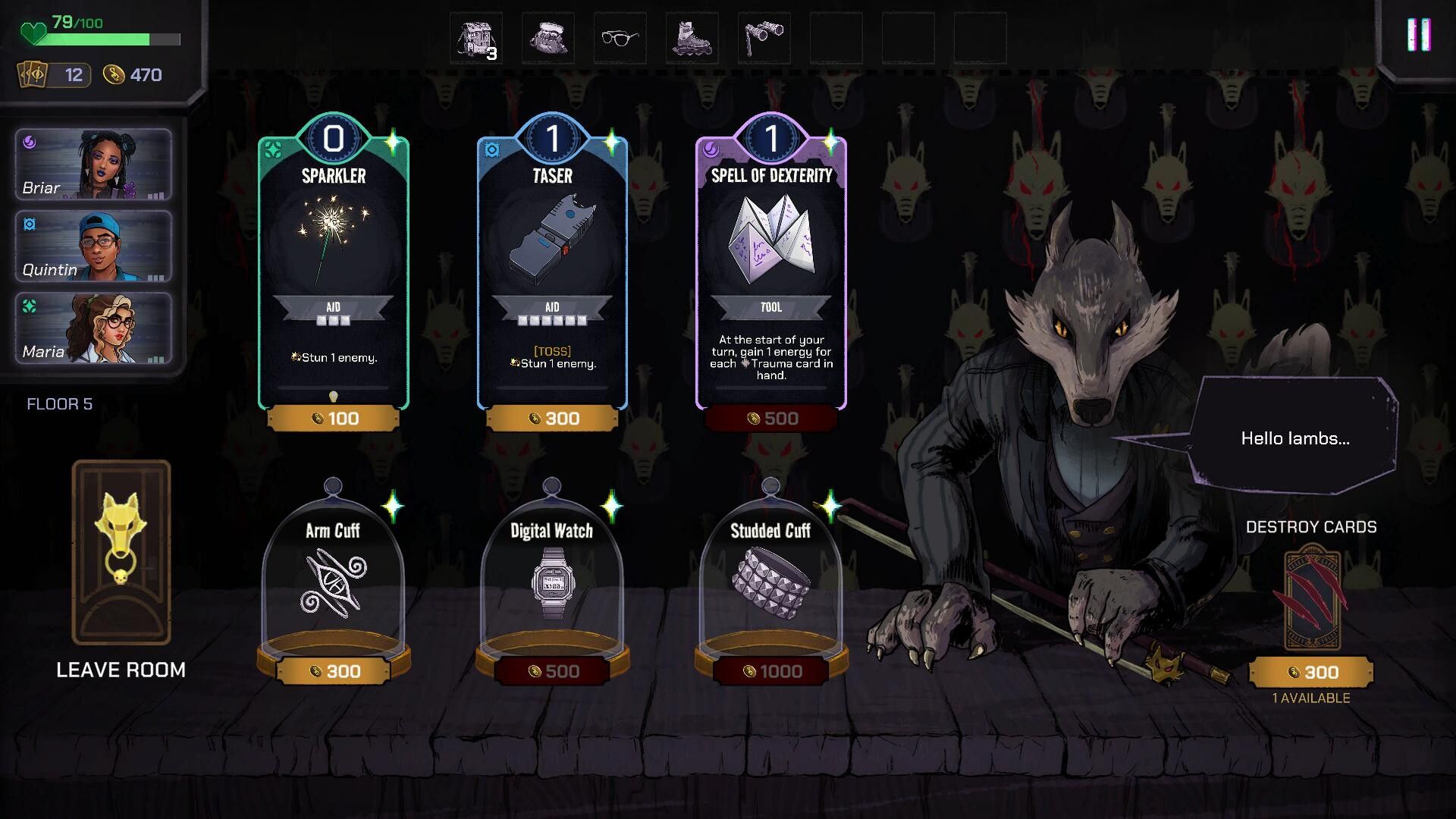Select Maria's character portrait
The height and width of the screenshot is (819, 1456).
pyautogui.click(x=93, y=328)
